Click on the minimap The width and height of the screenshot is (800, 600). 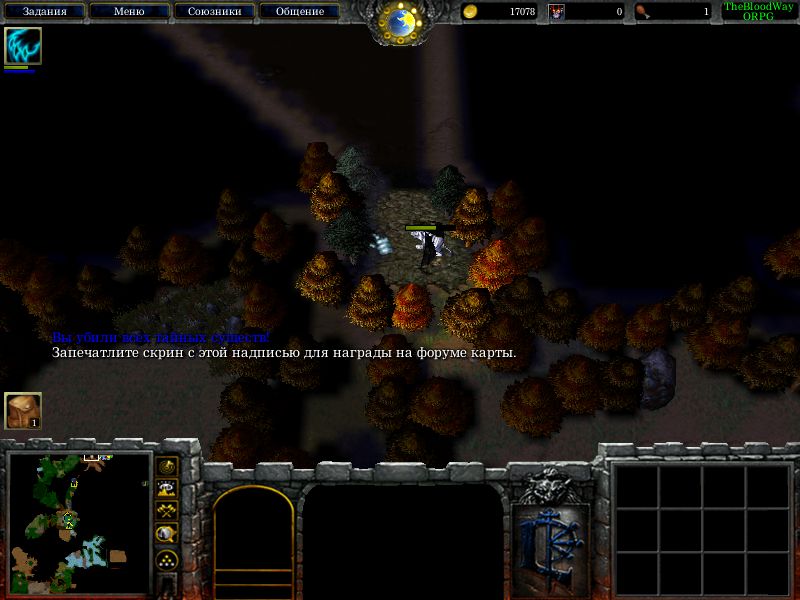pos(79,521)
